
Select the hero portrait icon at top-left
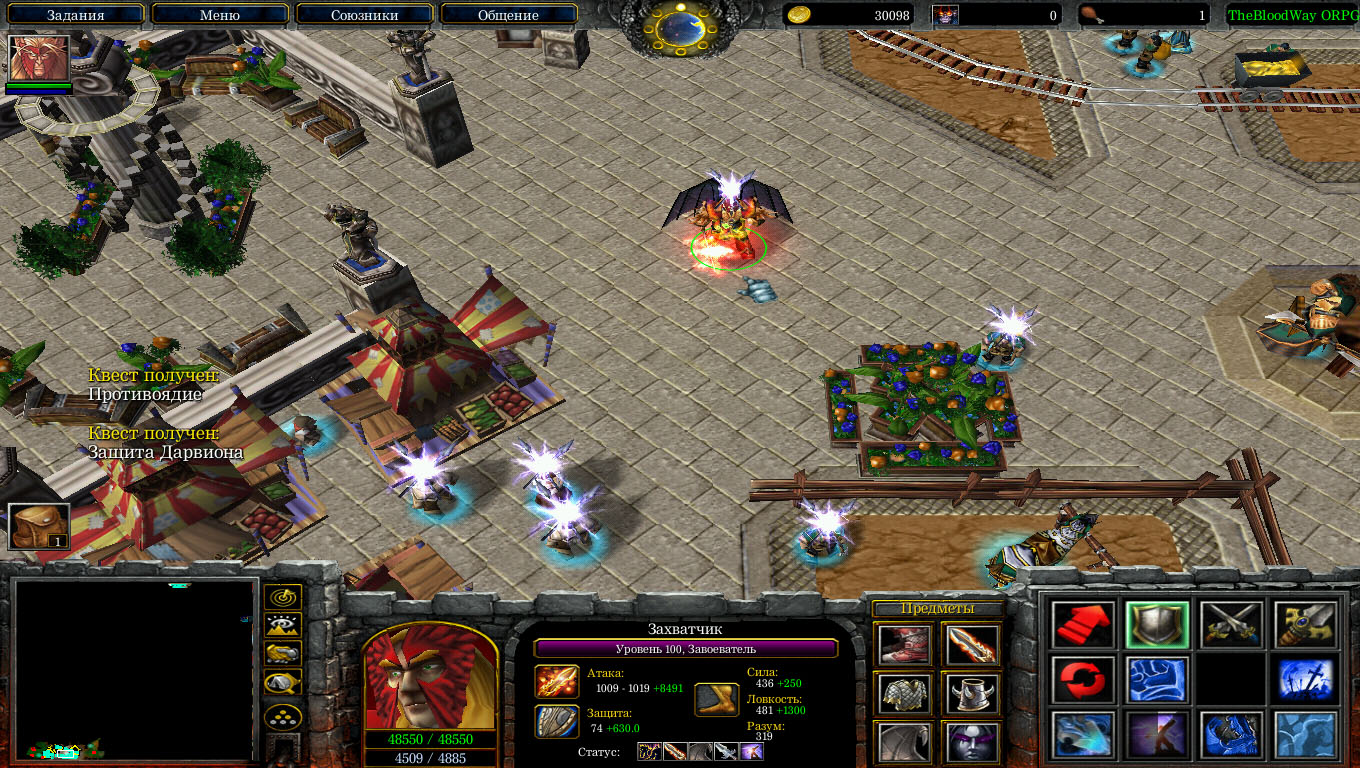point(39,59)
